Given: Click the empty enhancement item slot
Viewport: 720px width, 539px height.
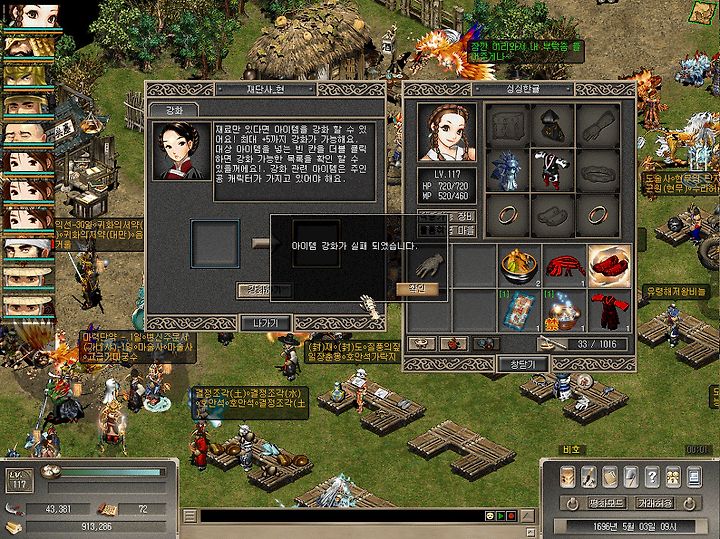Looking at the screenshot, I should click(x=215, y=243).
